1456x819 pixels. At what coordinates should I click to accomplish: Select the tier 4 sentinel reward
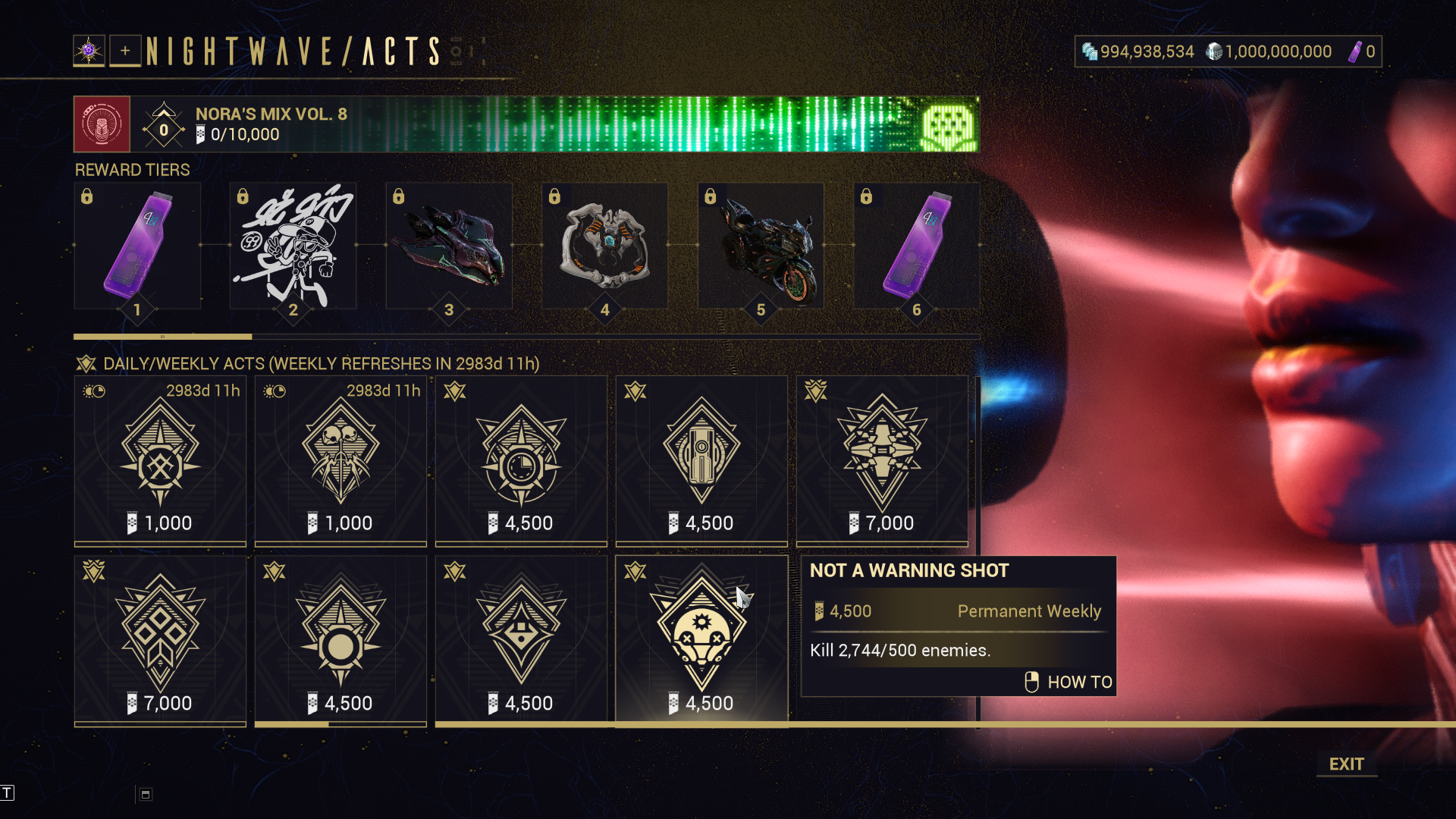coord(604,246)
